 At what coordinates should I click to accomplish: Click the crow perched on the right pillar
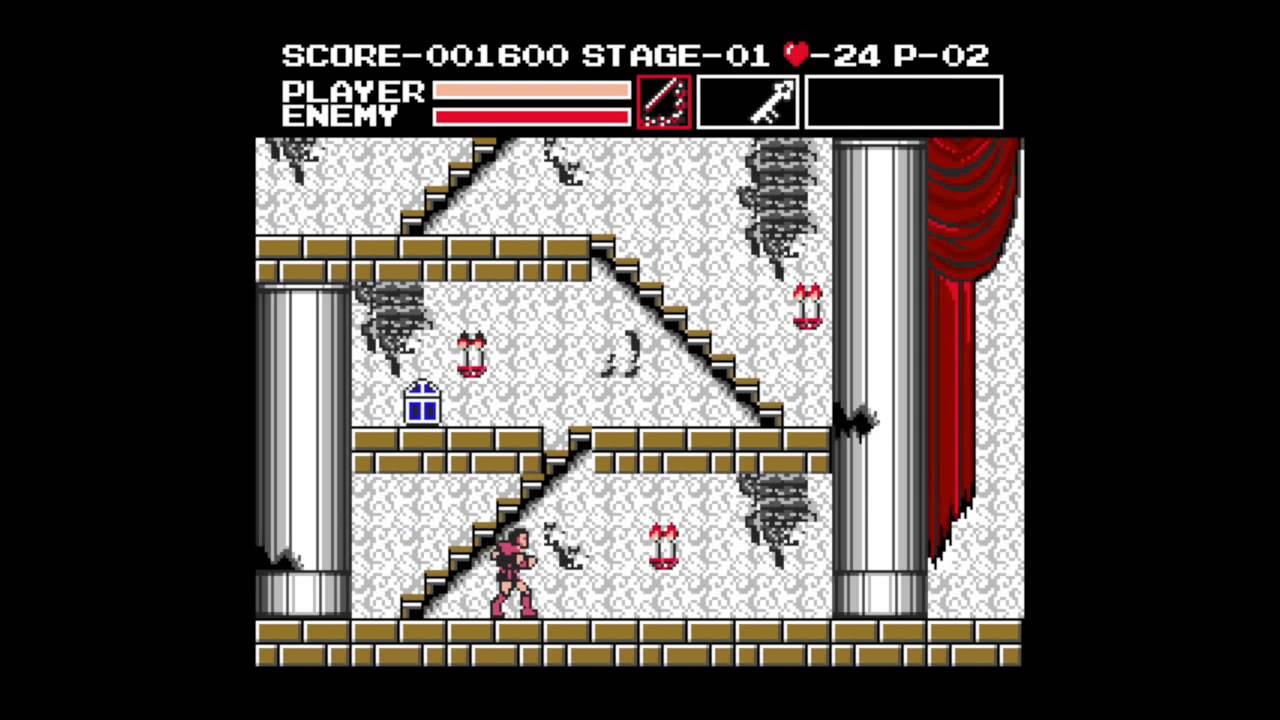pyautogui.click(x=855, y=420)
